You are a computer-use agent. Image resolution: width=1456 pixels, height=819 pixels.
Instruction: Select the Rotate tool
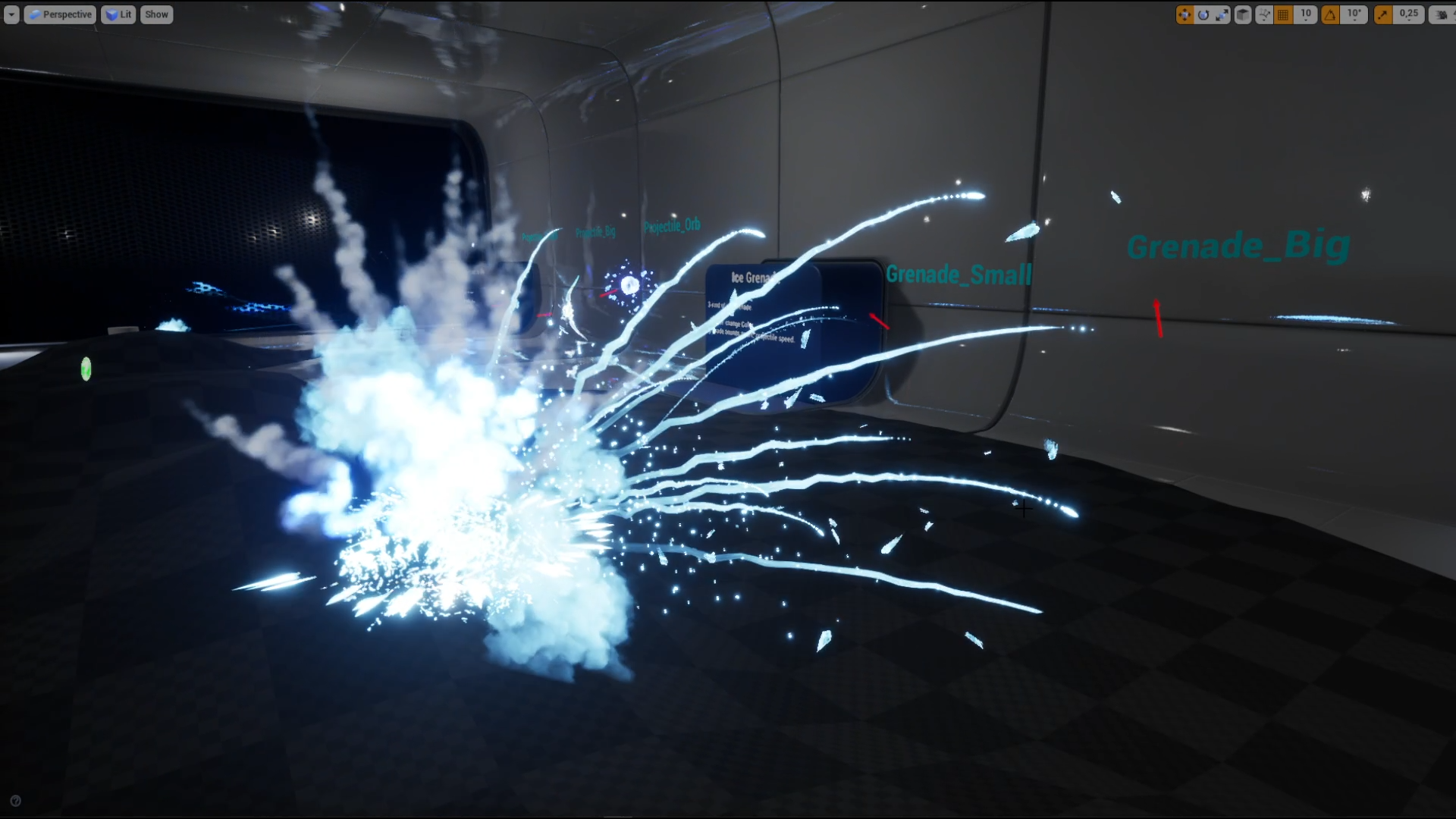[x=1204, y=14]
